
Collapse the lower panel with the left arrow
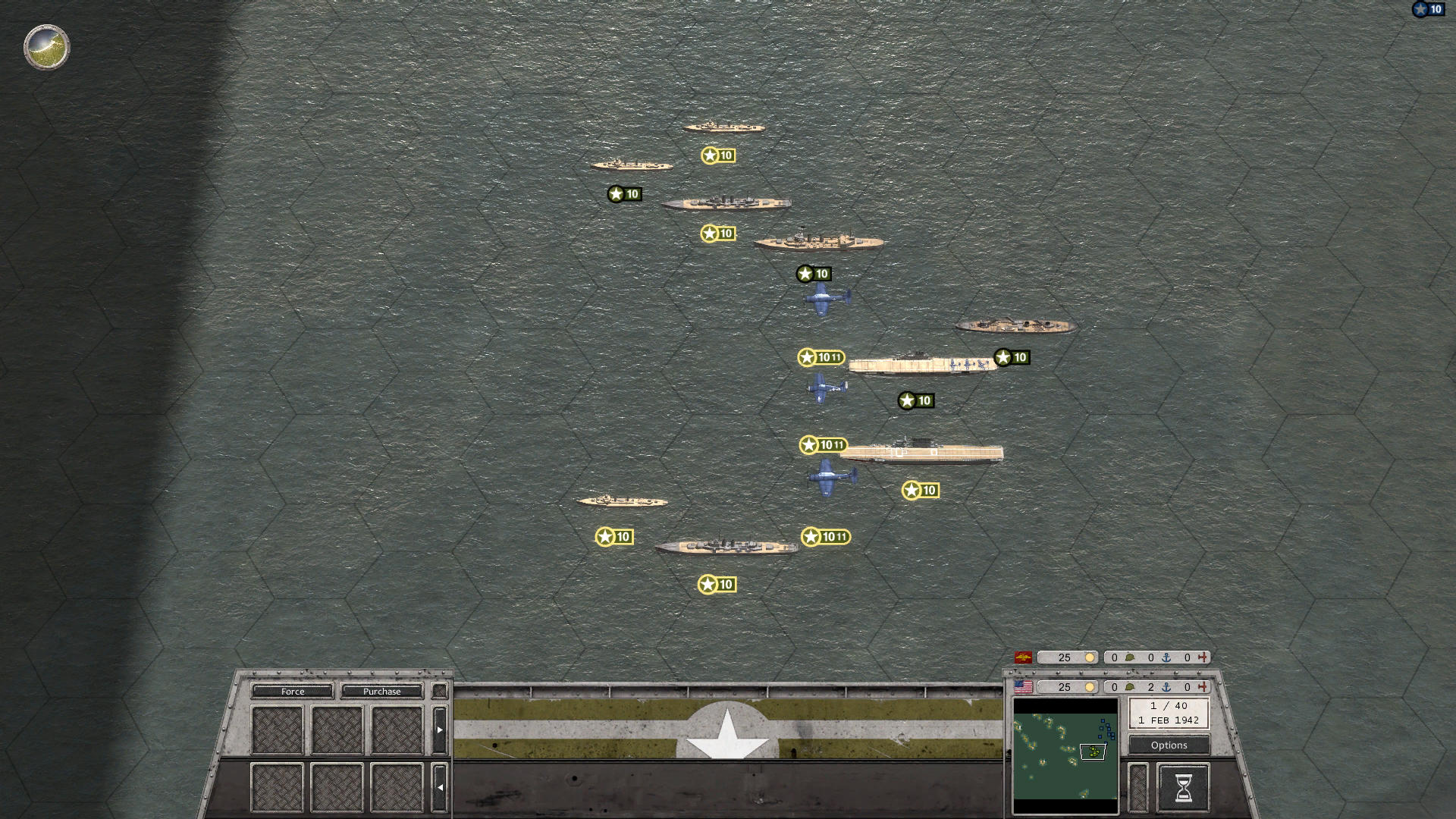(x=440, y=786)
